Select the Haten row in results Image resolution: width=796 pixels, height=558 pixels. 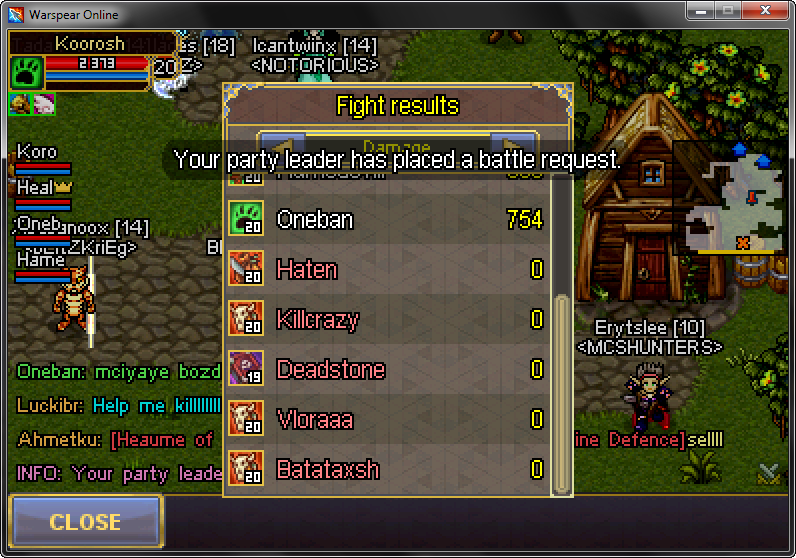click(x=390, y=270)
